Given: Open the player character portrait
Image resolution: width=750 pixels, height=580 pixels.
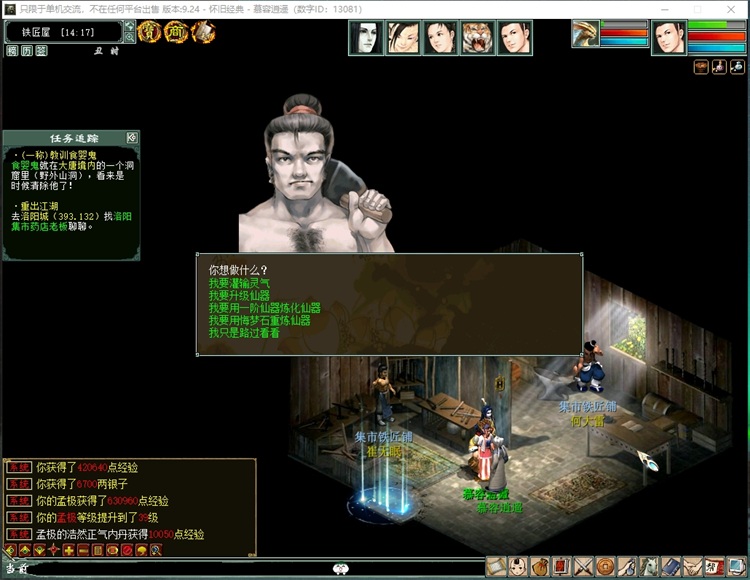Looking at the screenshot, I should 669,37.
